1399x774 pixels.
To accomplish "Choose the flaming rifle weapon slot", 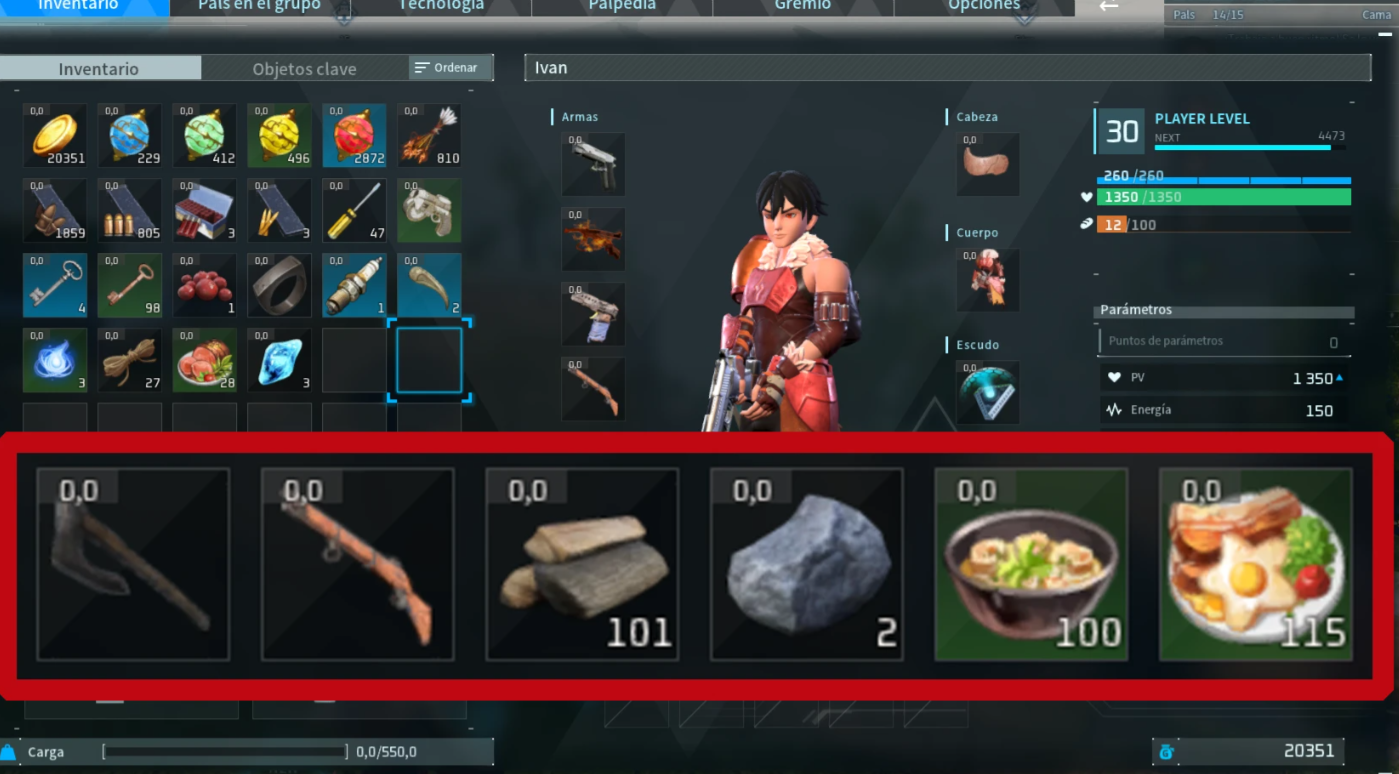I will pyautogui.click(x=593, y=239).
